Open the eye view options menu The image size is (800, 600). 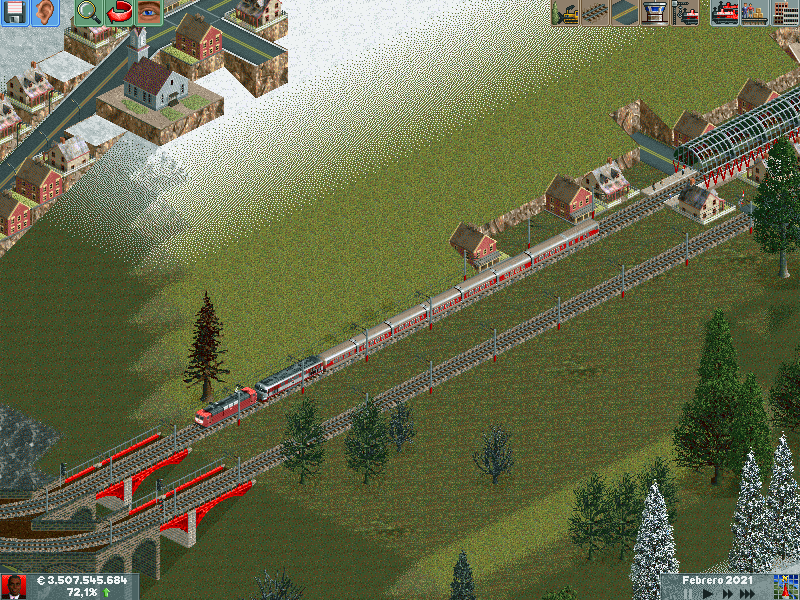[x=148, y=12]
